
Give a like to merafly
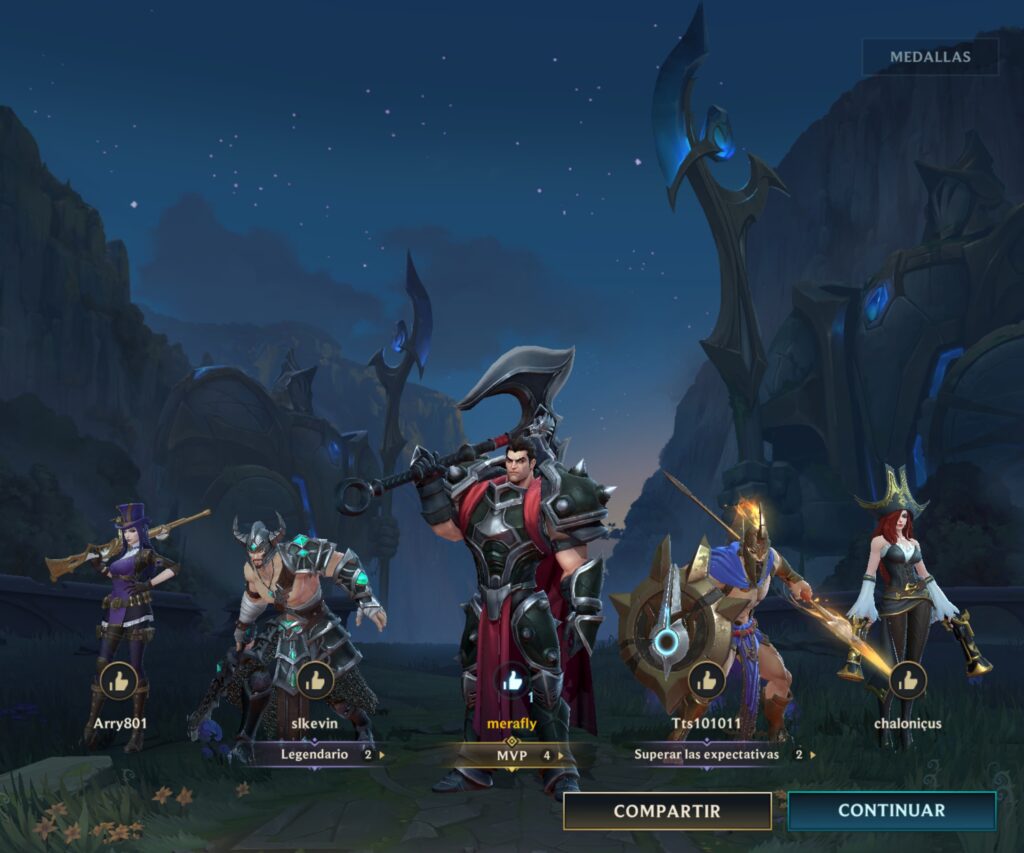[513, 681]
